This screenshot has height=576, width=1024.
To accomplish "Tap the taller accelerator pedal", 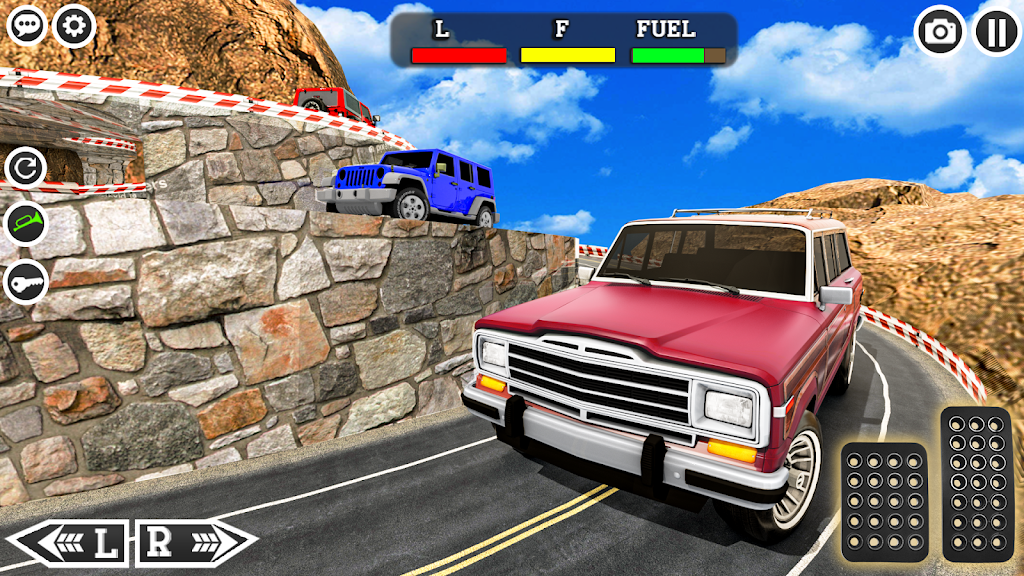I will (976, 484).
